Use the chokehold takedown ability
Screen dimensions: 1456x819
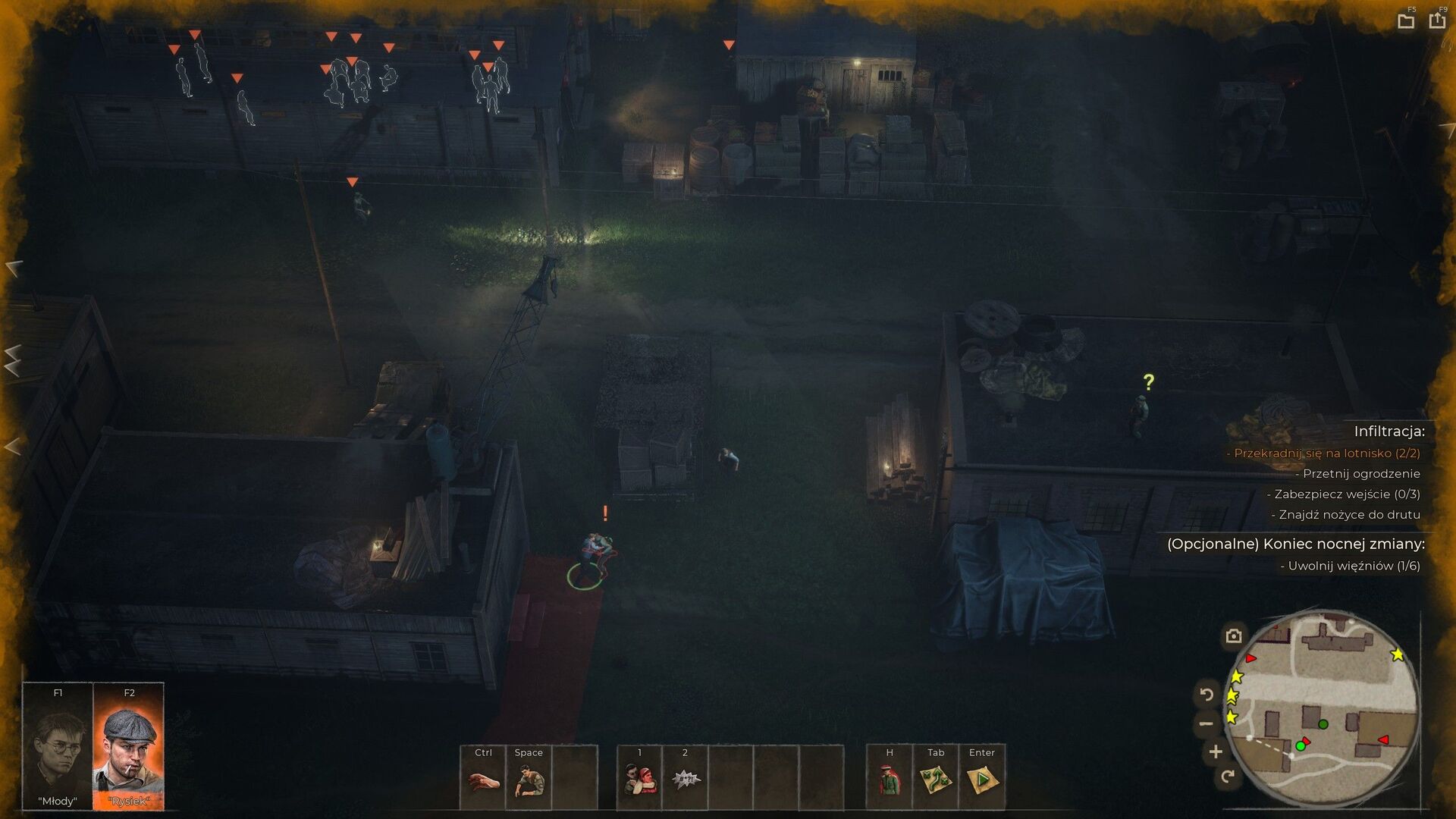pos(639,778)
